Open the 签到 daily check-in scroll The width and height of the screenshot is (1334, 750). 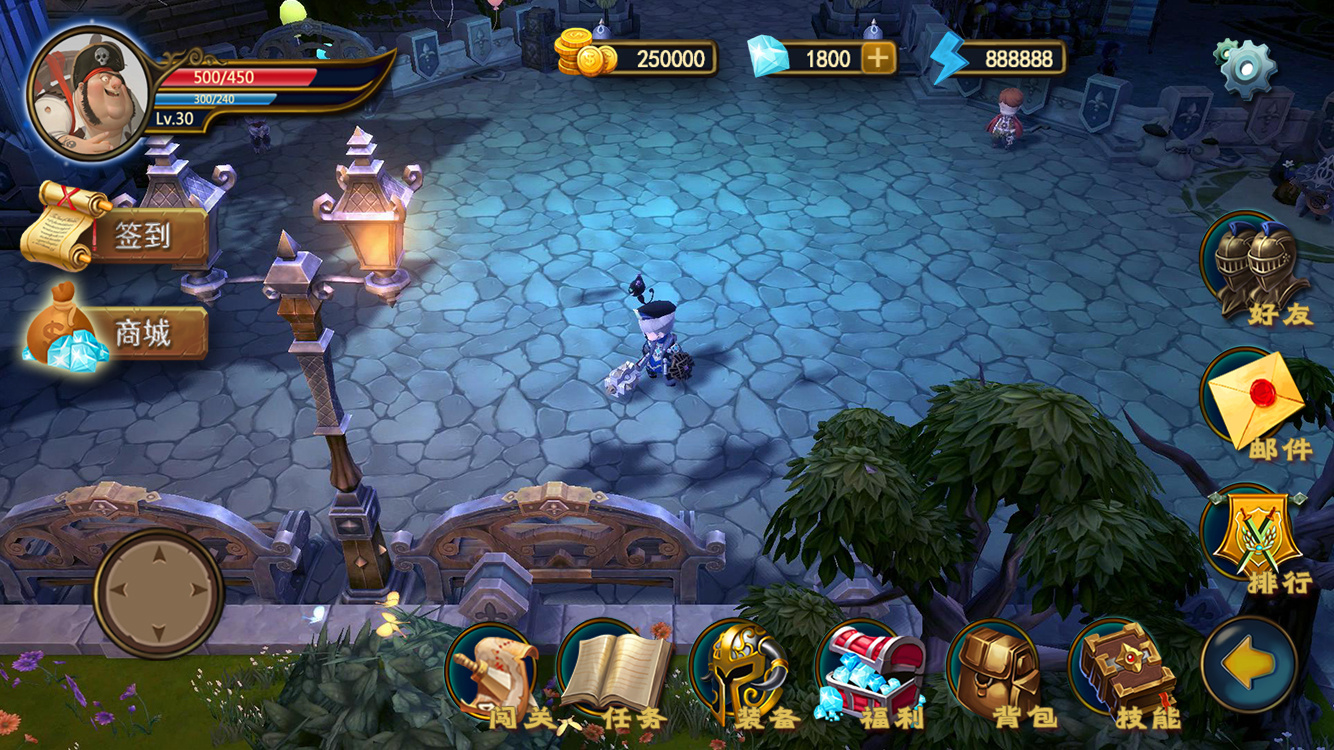coord(115,233)
